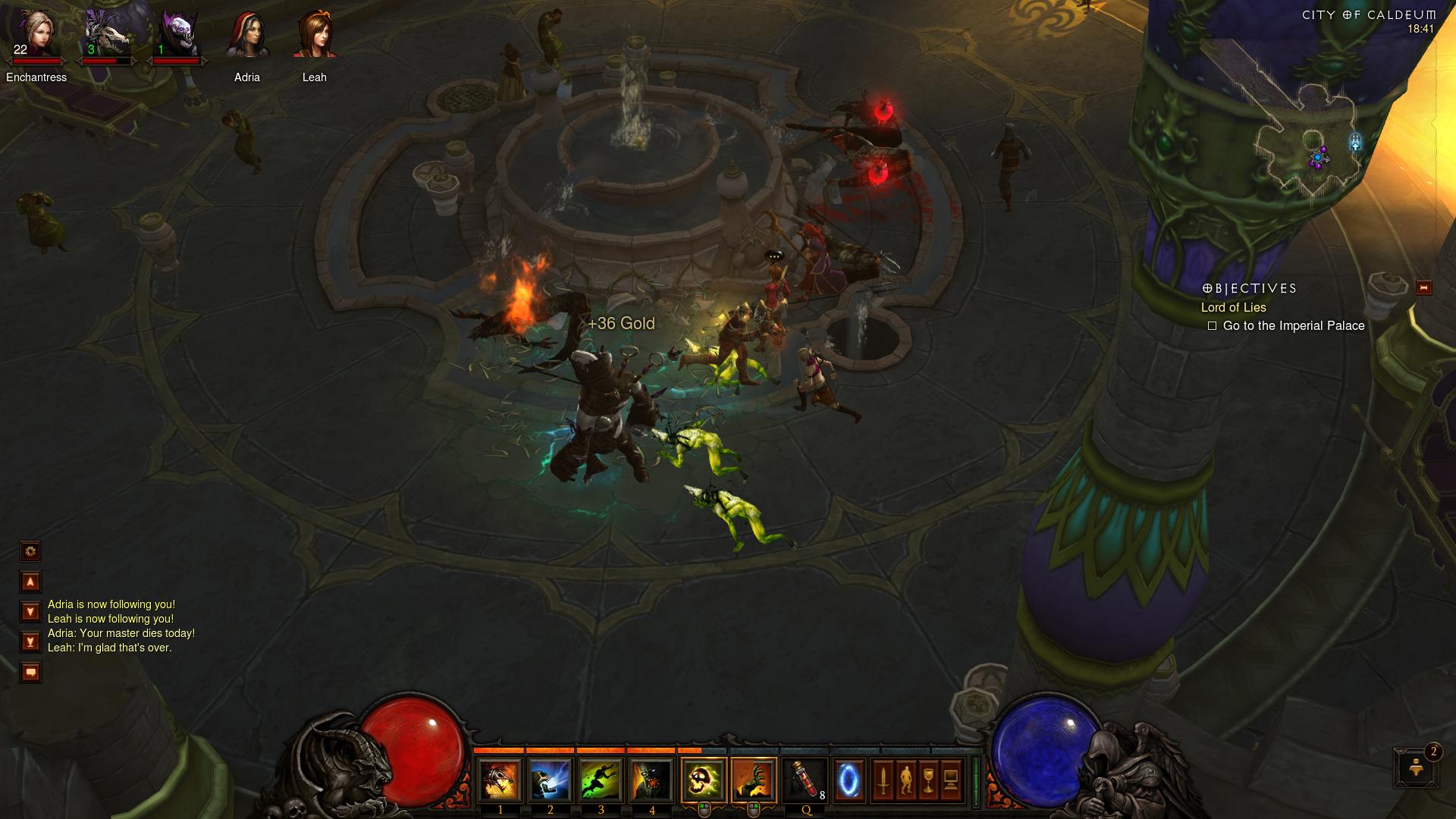
Task: Jump to bottom of chat log
Action: (30, 642)
